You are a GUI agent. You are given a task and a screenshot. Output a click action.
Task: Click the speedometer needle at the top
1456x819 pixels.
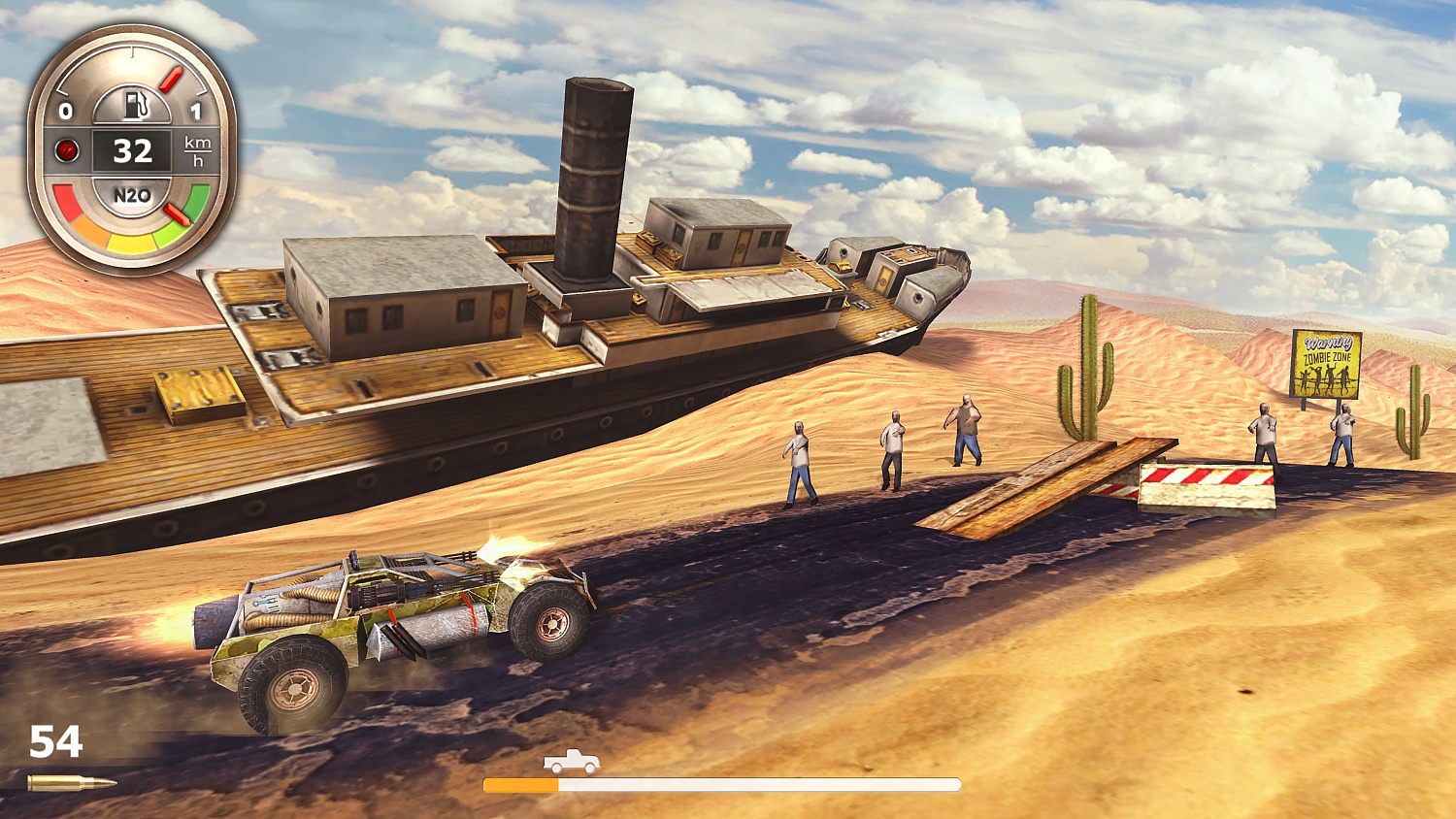[x=170, y=78]
